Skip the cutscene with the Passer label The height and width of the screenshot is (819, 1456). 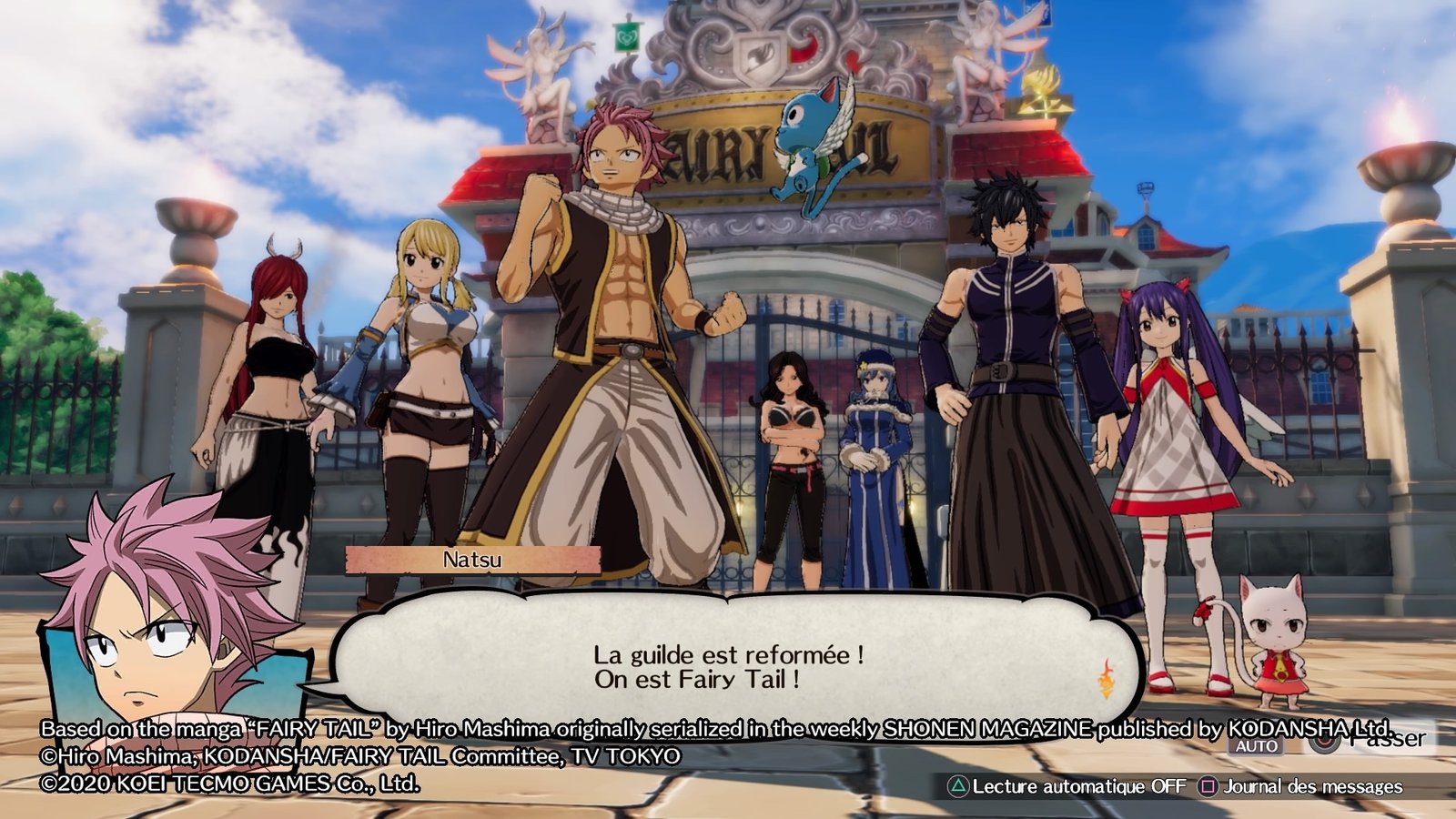(x=1387, y=738)
